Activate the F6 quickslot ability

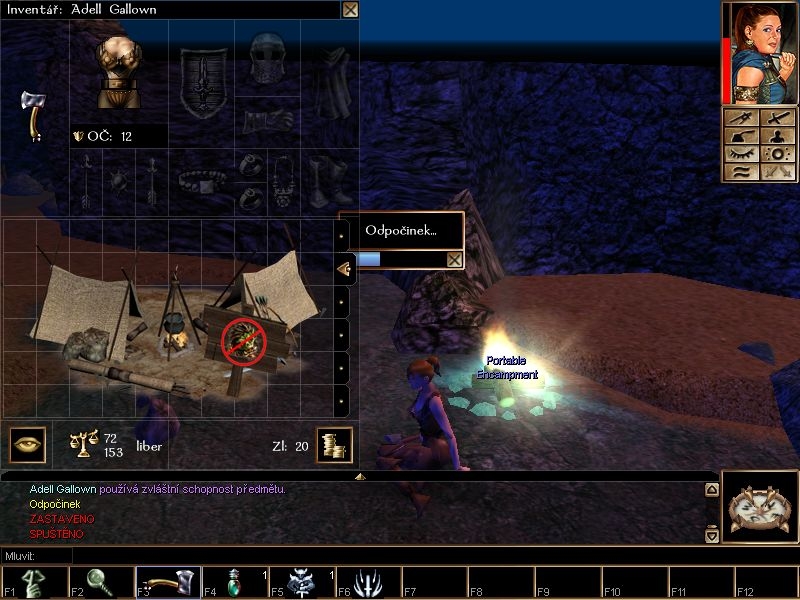[x=366, y=583]
